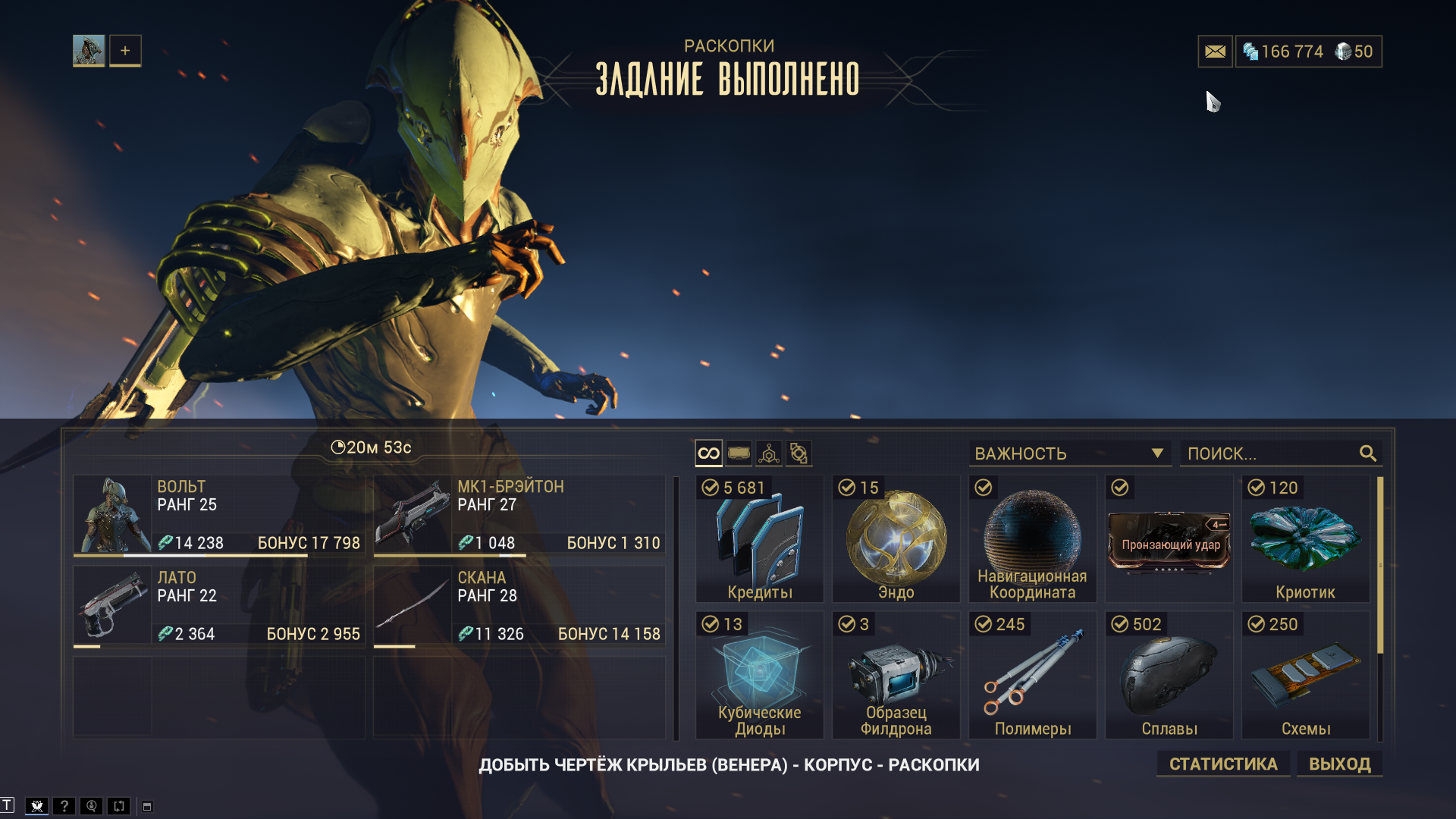The image size is (1456, 819).
Task: Select the Пронзающий удар mod card
Action: pos(1169,539)
